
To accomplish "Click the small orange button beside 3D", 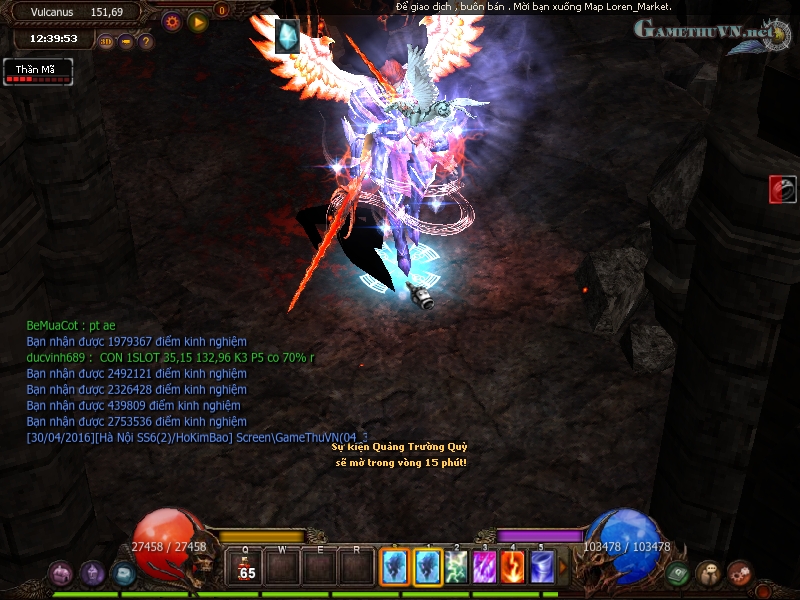I will coord(127,42).
